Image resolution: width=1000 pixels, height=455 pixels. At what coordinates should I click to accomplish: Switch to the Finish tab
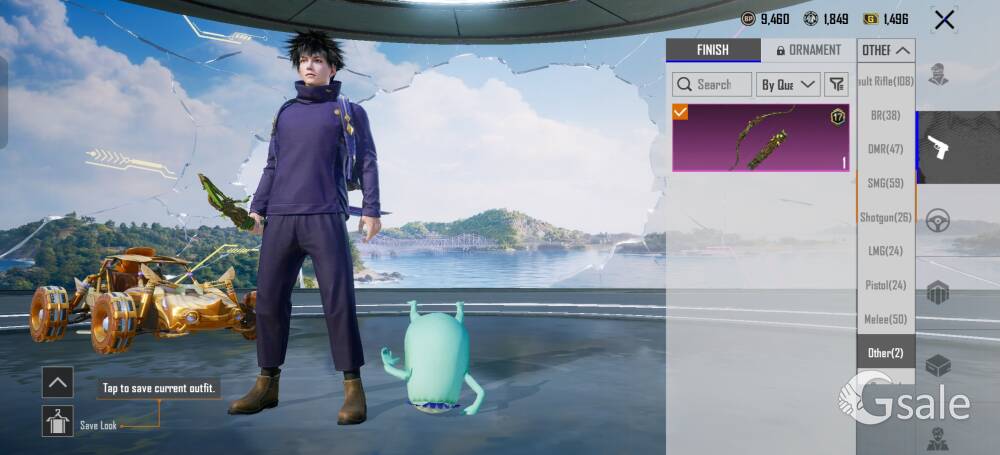coord(713,50)
